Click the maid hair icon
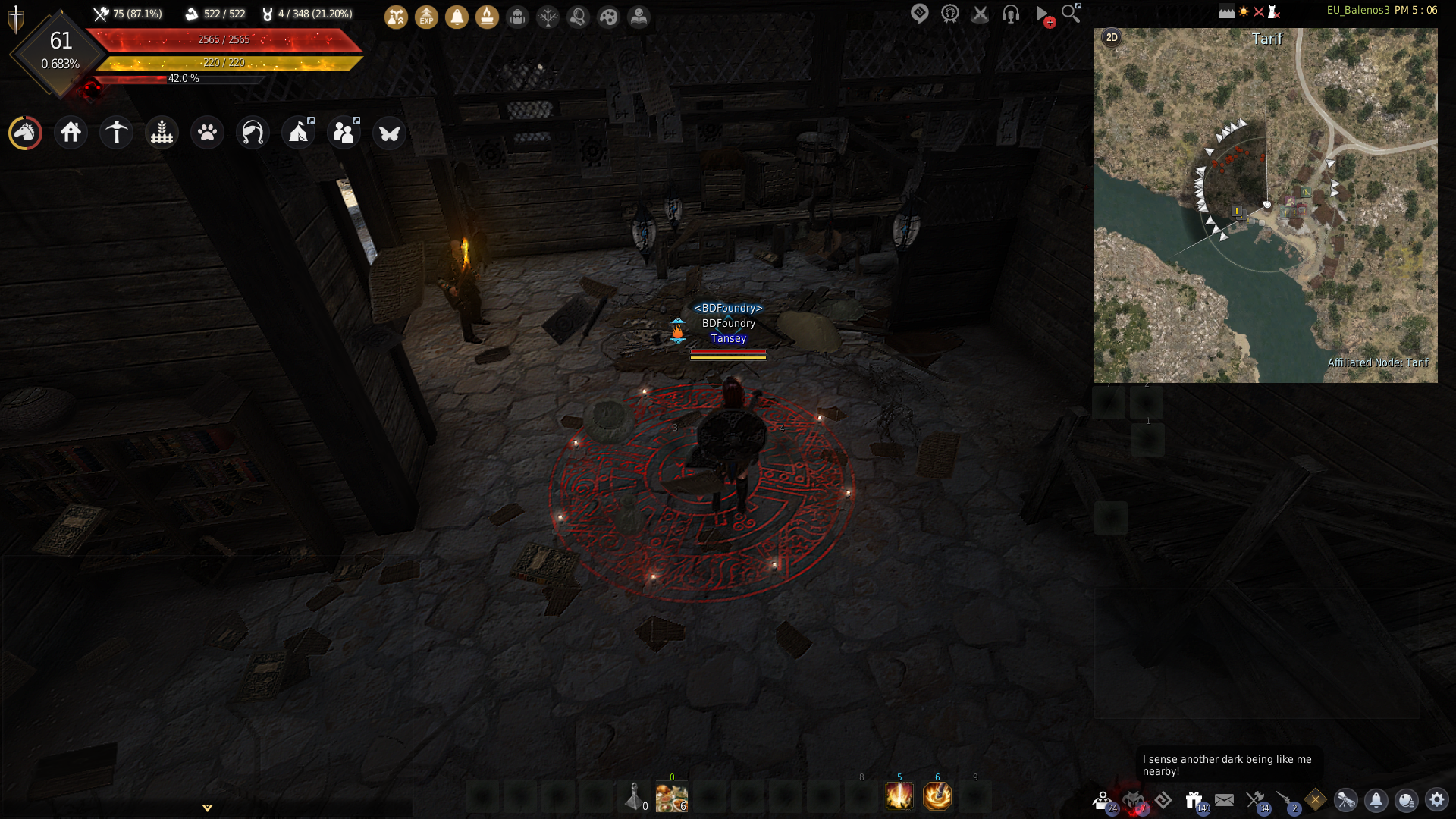 point(253,133)
